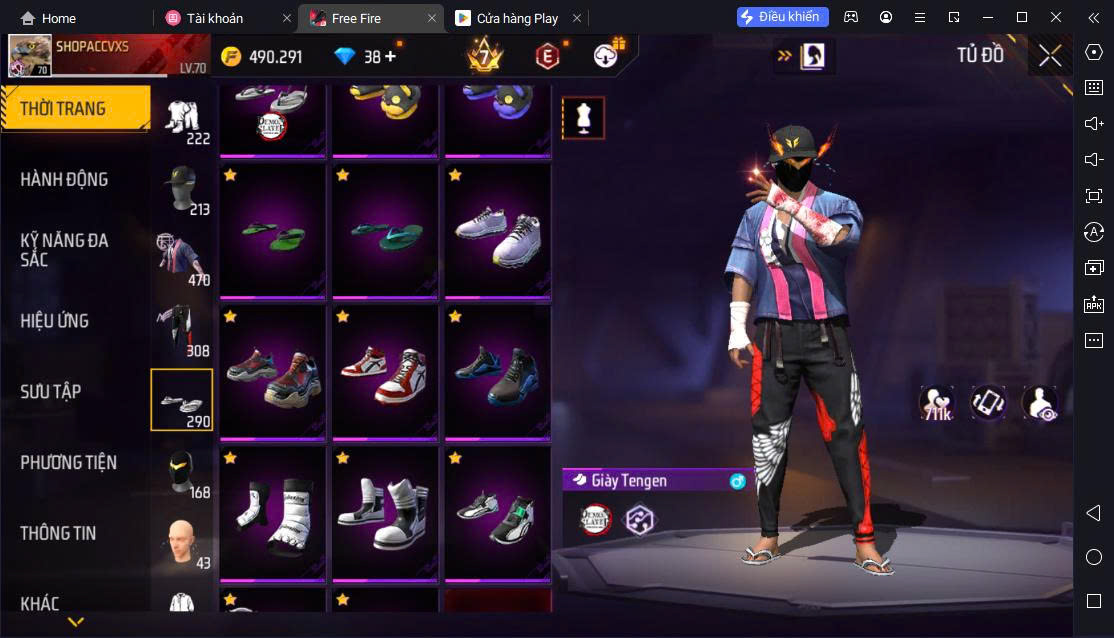Open the shirt subcategory with 222 items
The image size is (1114, 638).
pos(182,120)
